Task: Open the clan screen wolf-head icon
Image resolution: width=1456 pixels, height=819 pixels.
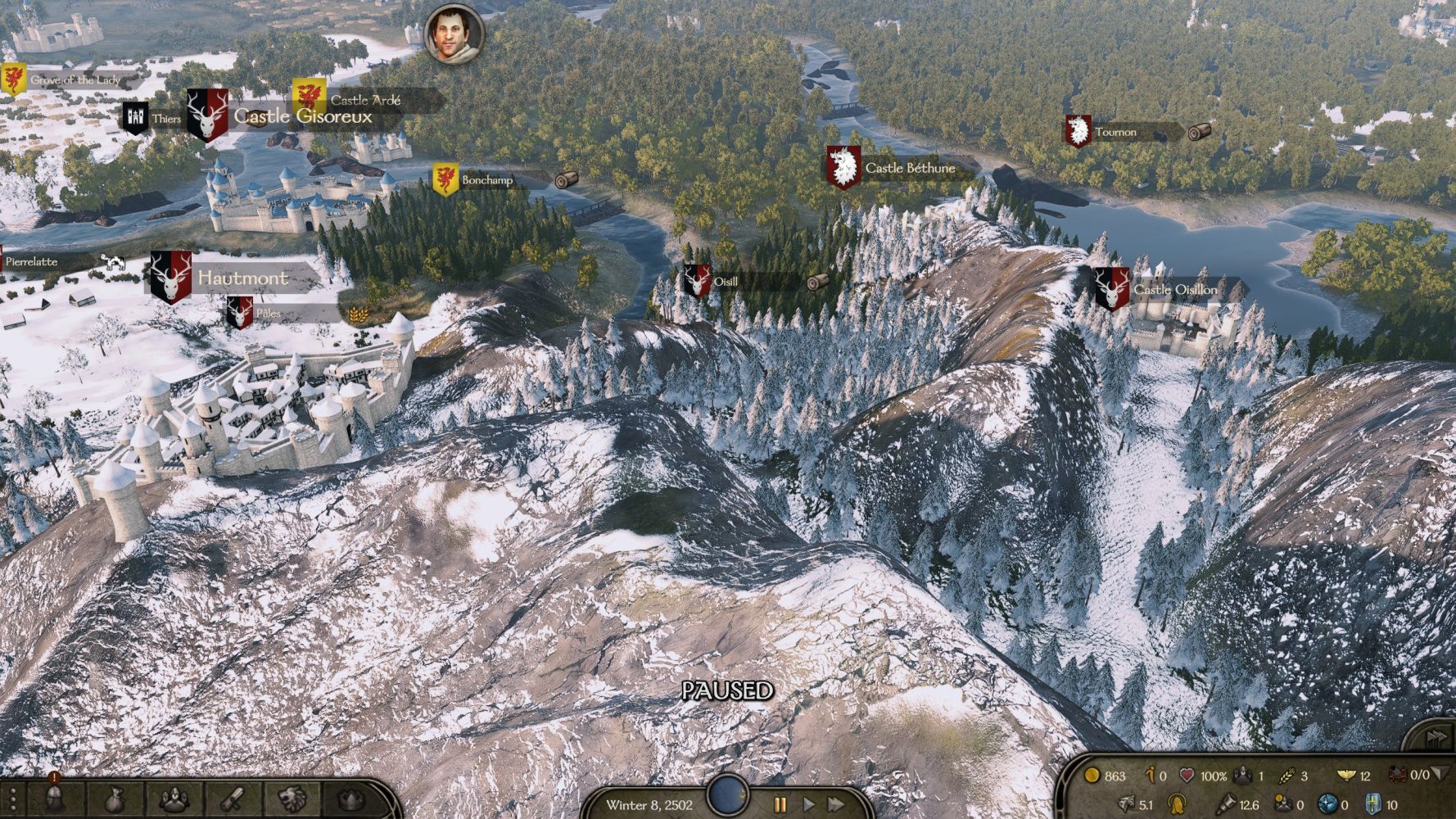Action: click(x=292, y=799)
